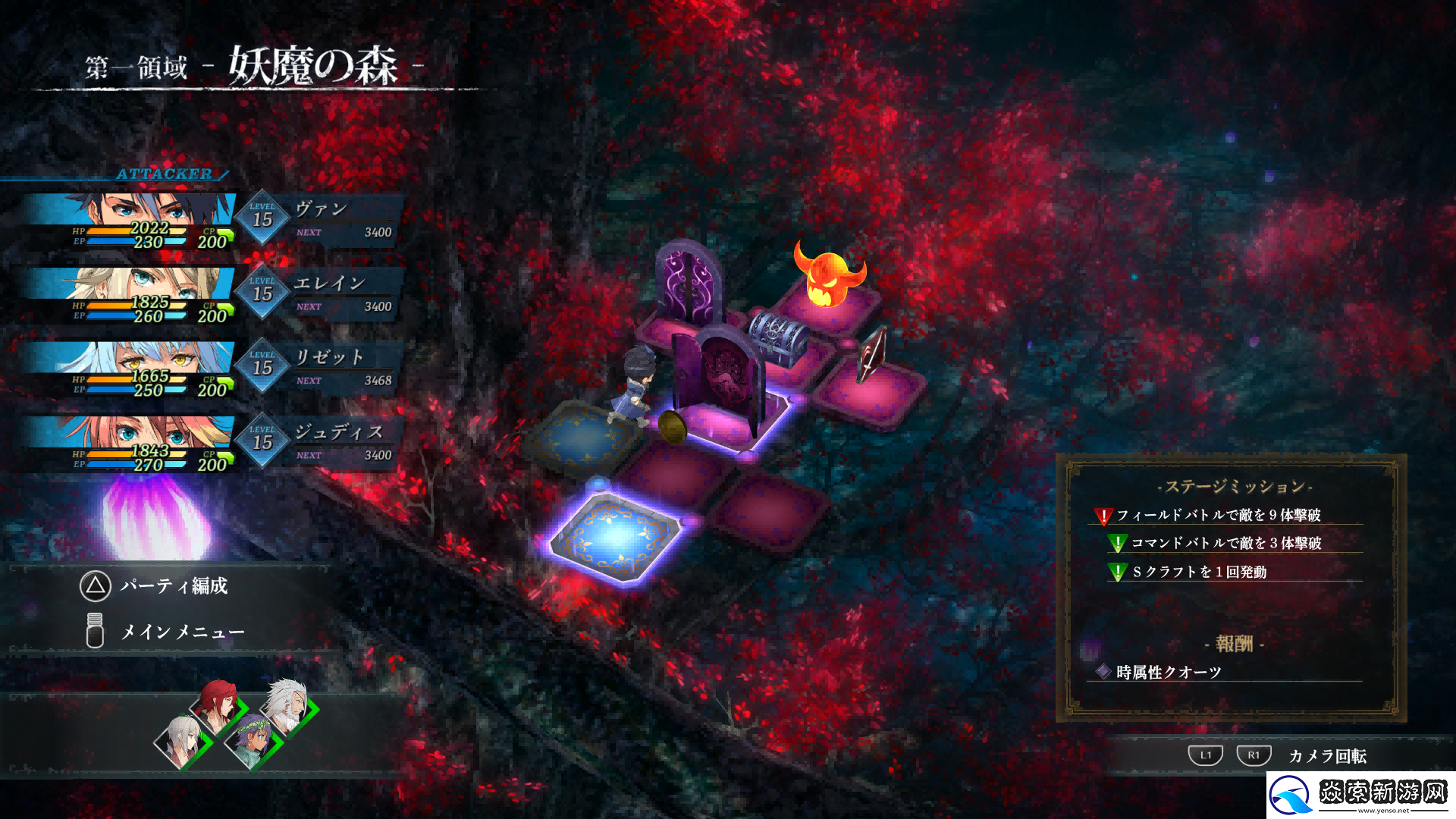Click the 焱索新游网 watermark logo

point(1361,795)
